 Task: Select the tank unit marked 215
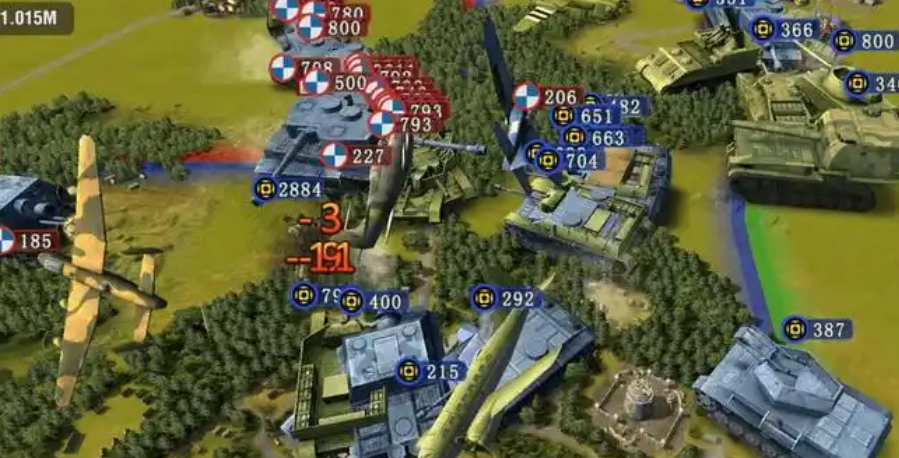(x=430, y=371)
